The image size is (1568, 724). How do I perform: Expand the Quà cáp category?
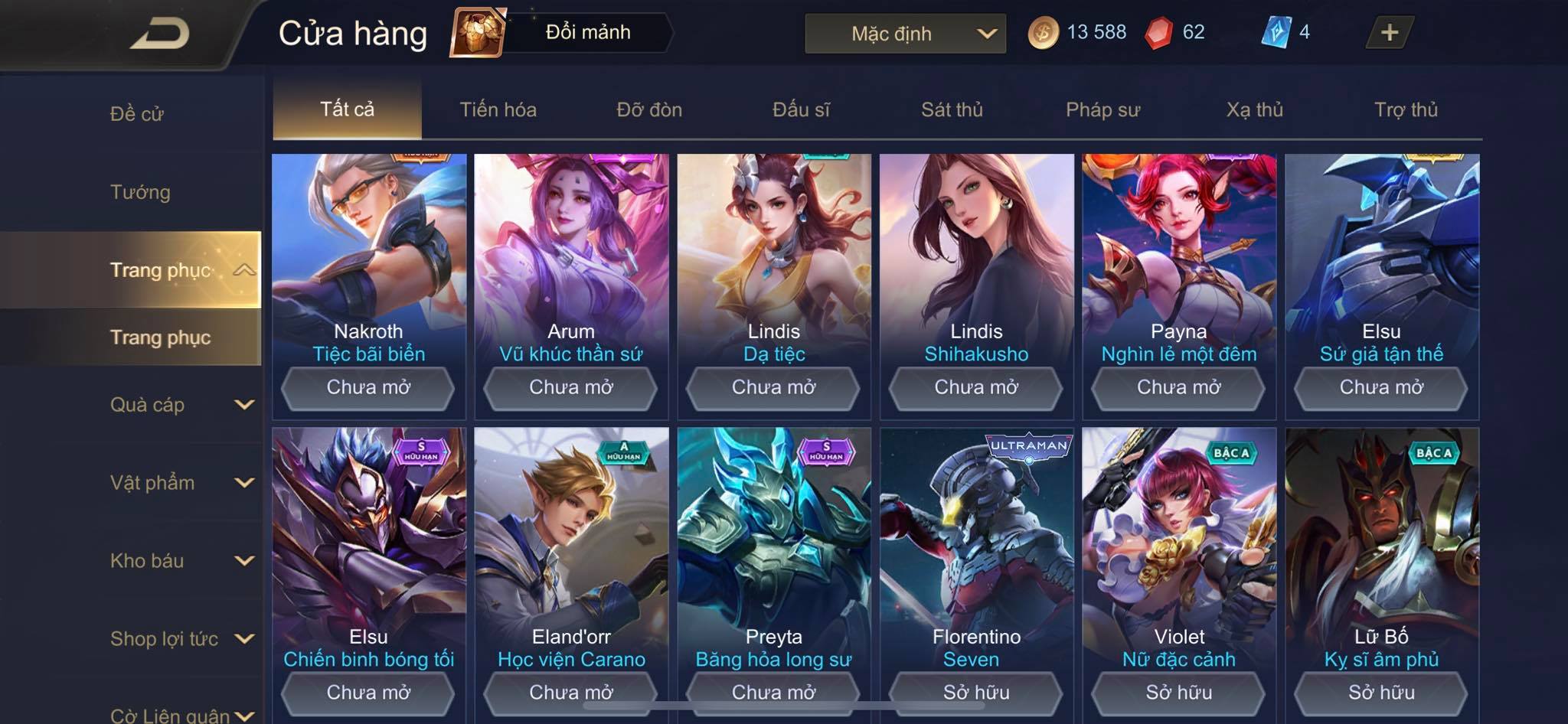(x=181, y=405)
